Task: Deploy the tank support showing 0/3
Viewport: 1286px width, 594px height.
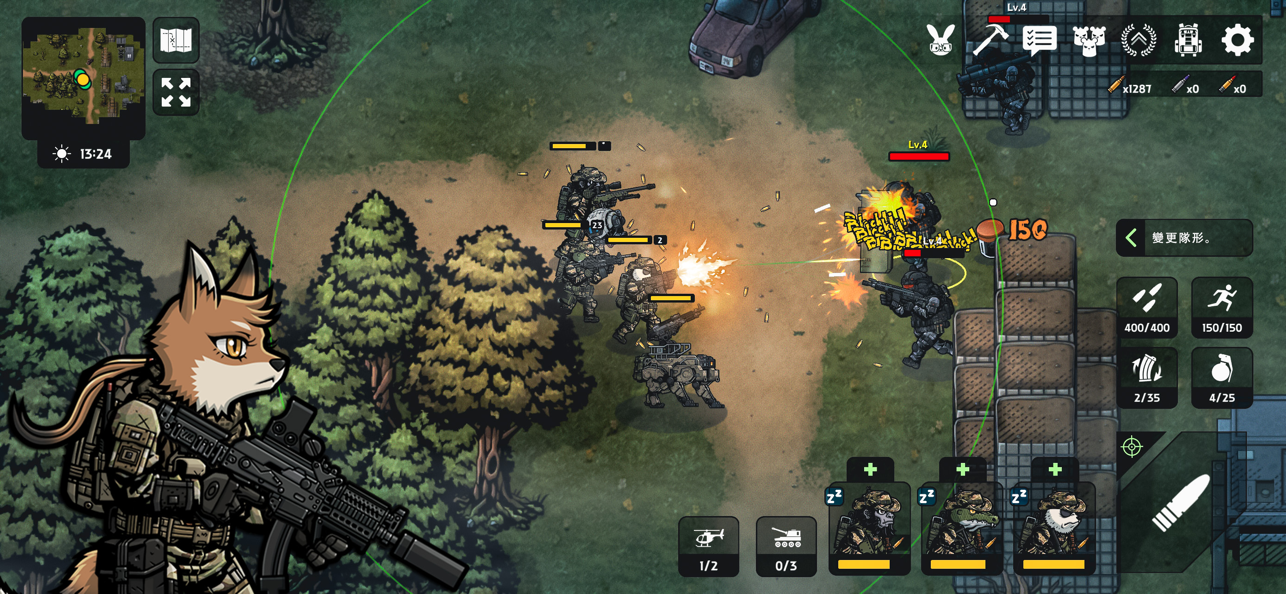Action: (x=786, y=546)
